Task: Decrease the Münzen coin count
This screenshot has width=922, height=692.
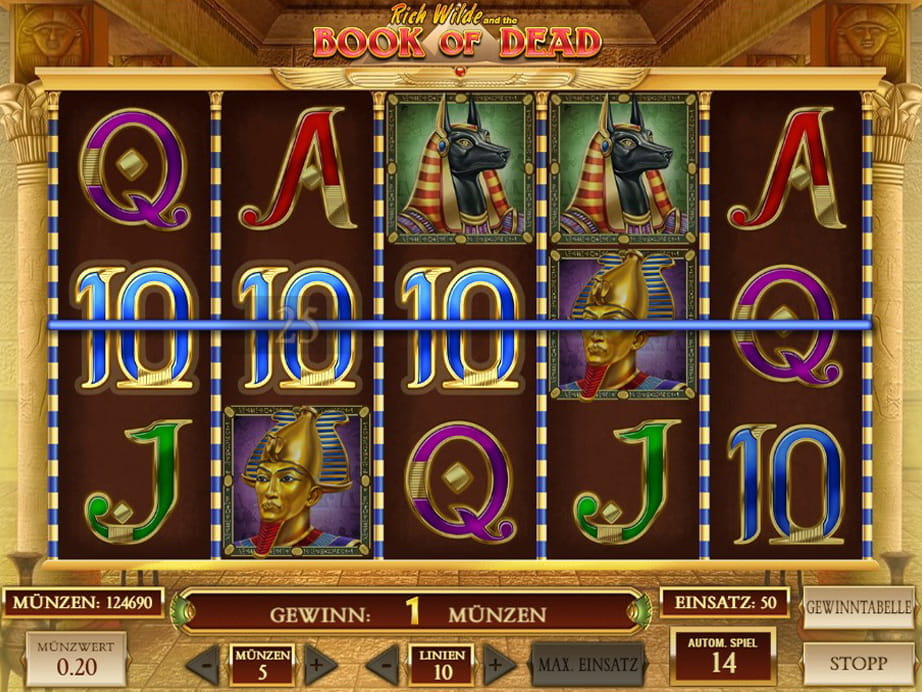Action: (x=203, y=664)
